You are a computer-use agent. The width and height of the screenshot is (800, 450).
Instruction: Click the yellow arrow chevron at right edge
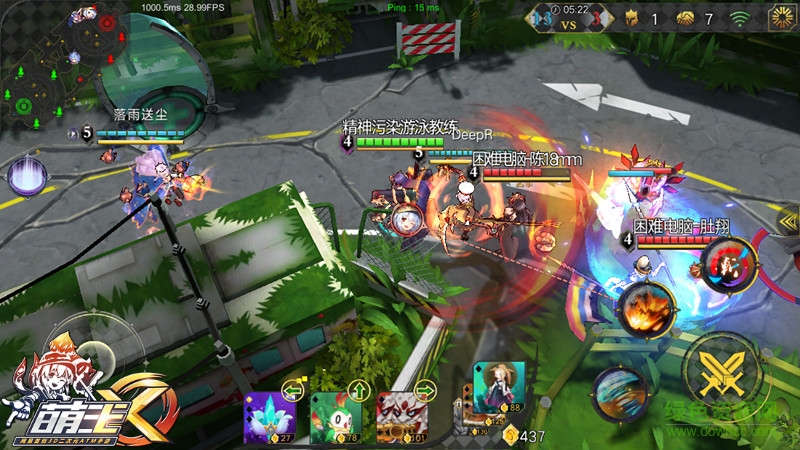click(x=786, y=220)
